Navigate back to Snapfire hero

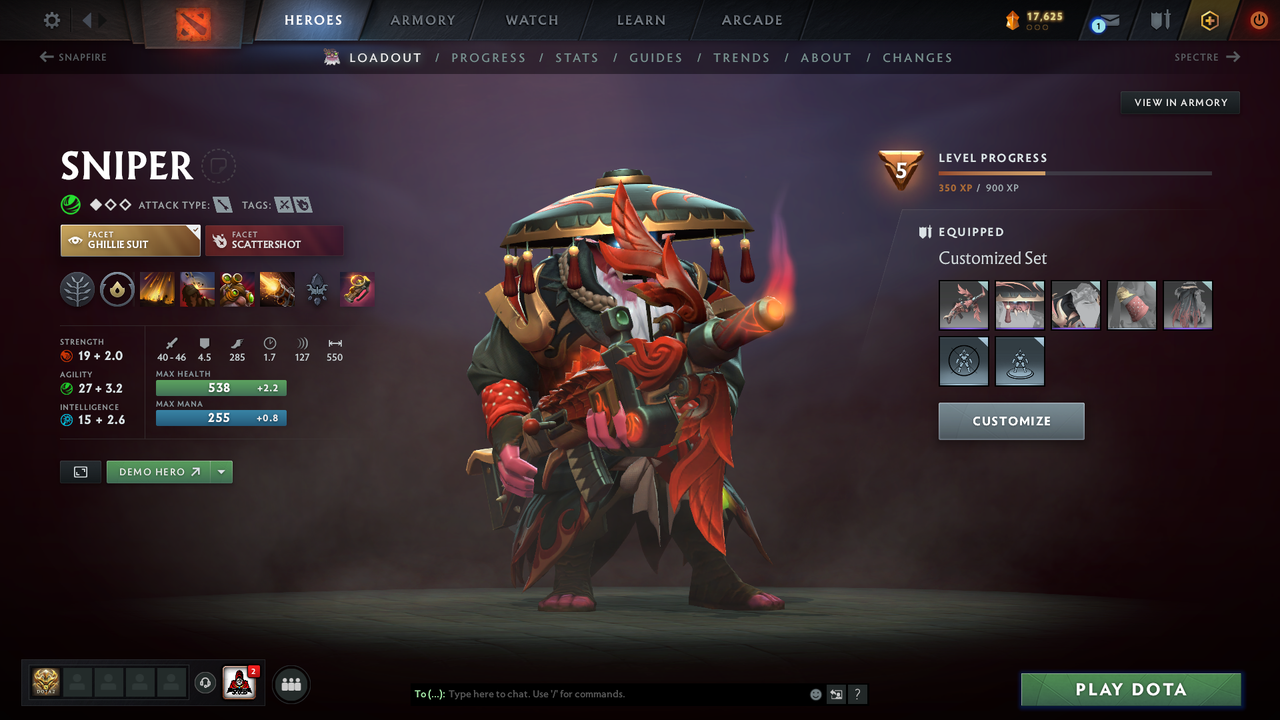coord(72,57)
